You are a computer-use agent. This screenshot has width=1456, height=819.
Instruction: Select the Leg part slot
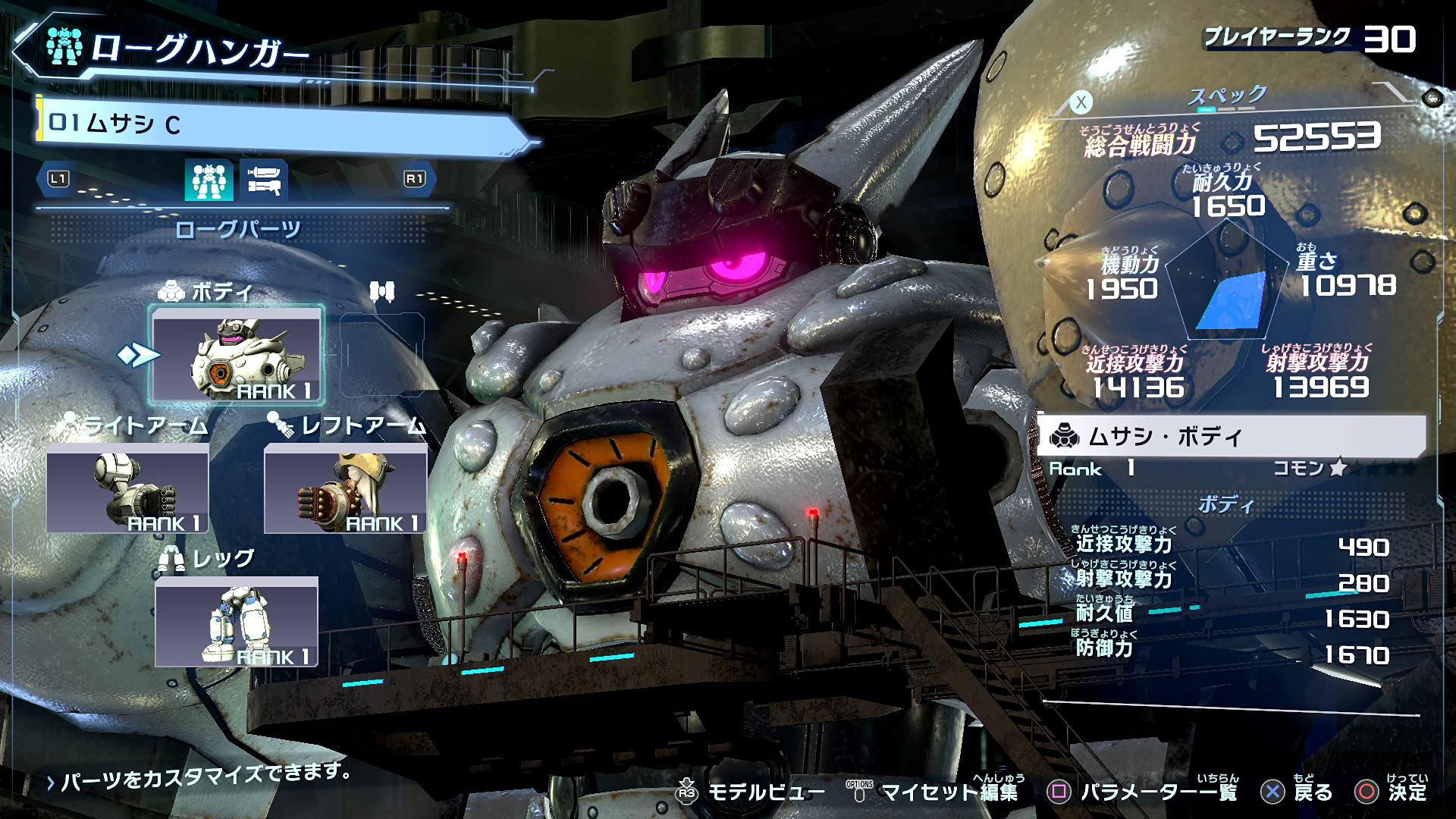pyautogui.click(x=237, y=622)
